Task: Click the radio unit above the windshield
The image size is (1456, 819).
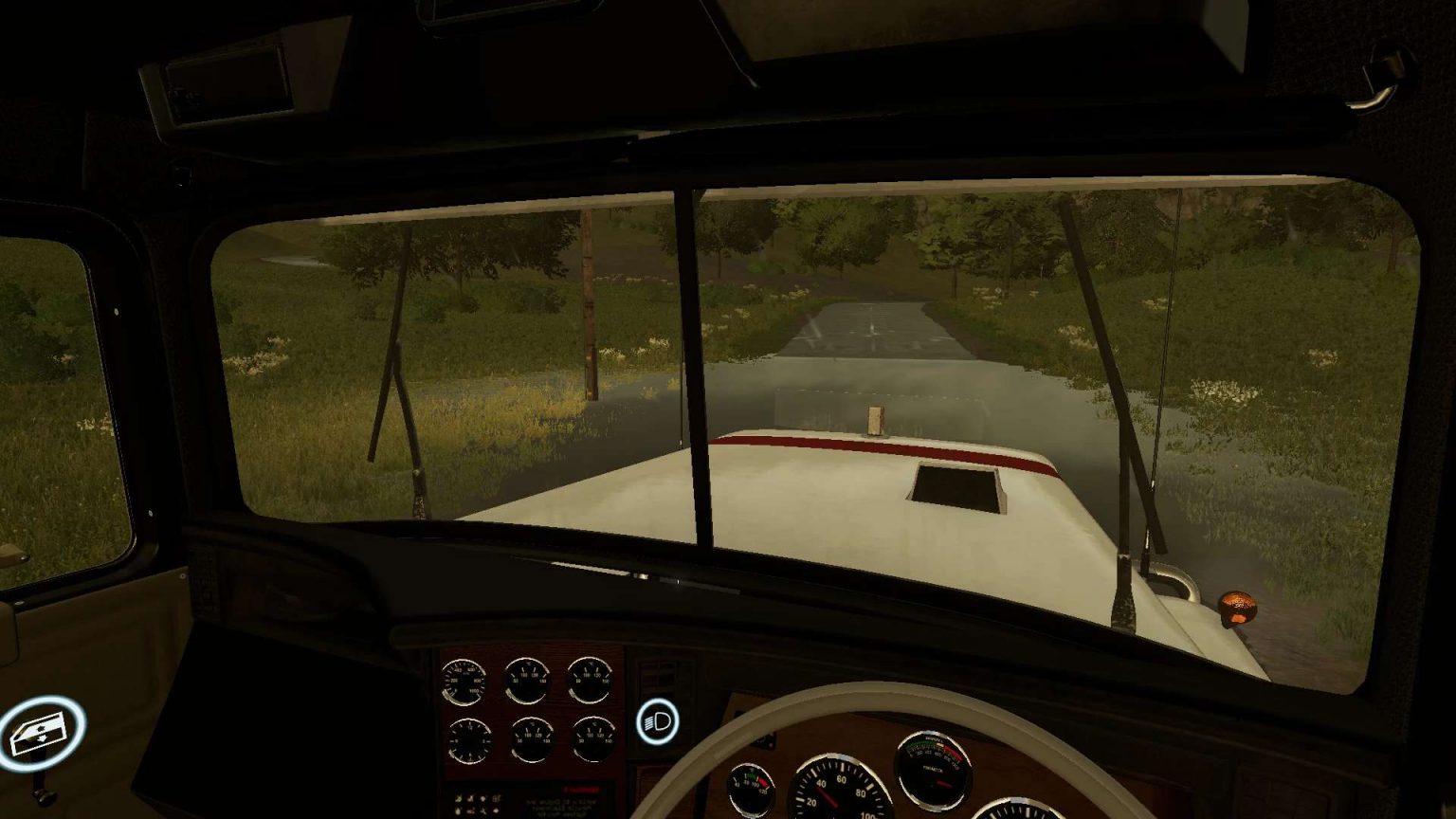Action: pyautogui.click(x=227, y=85)
